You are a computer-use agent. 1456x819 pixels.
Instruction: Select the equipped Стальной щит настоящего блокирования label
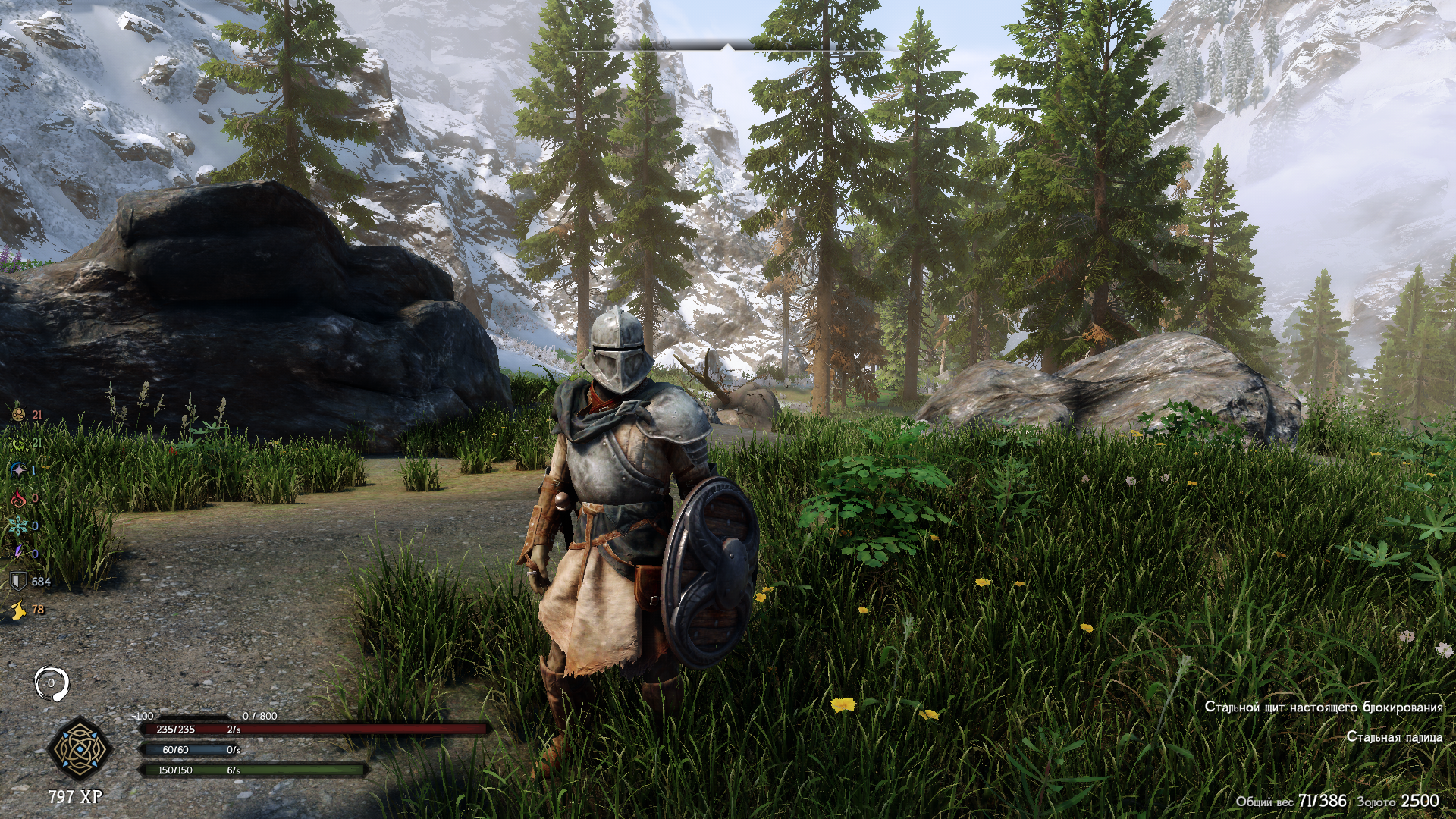pos(1323,707)
